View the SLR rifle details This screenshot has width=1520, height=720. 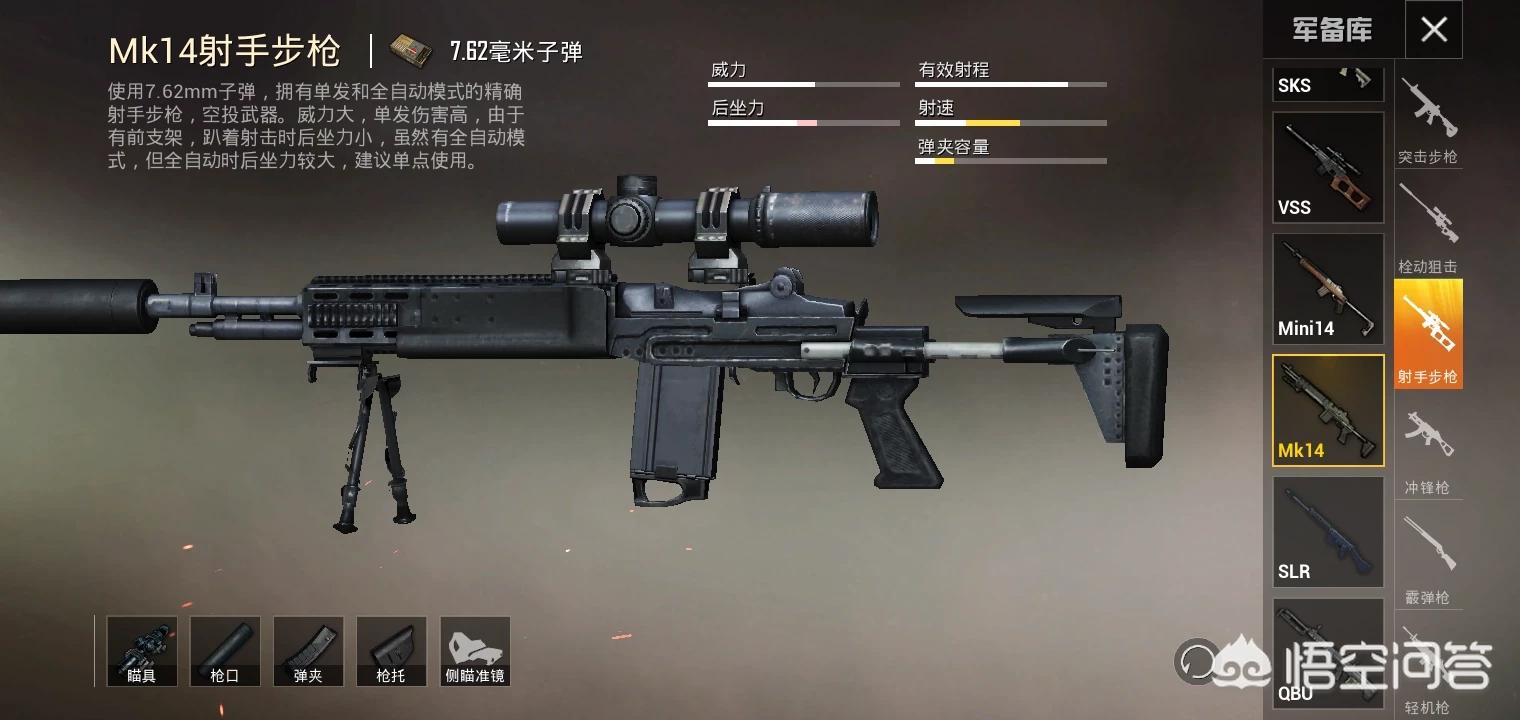[x=1327, y=531]
